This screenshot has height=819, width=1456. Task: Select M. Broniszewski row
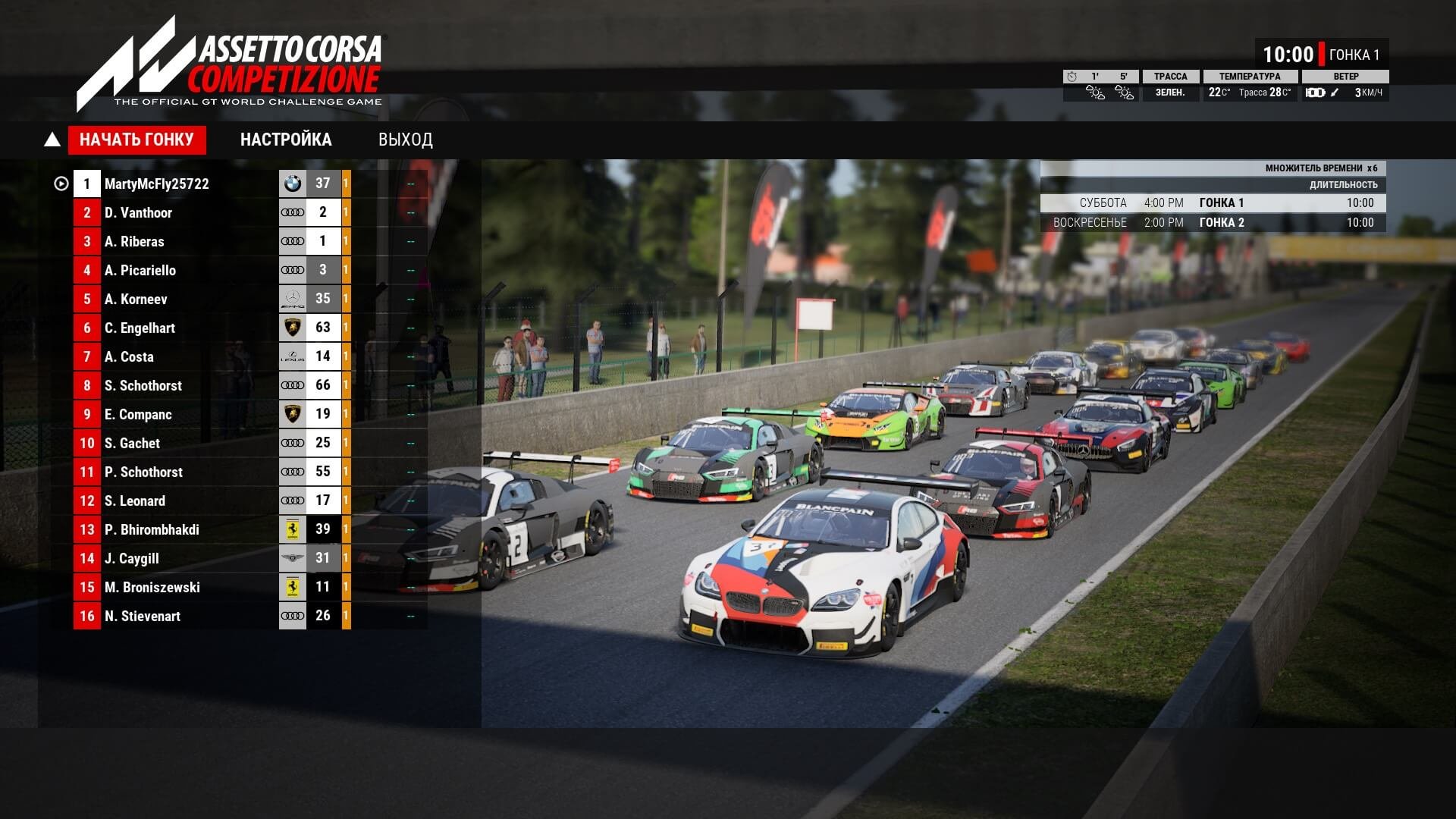pos(152,587)
